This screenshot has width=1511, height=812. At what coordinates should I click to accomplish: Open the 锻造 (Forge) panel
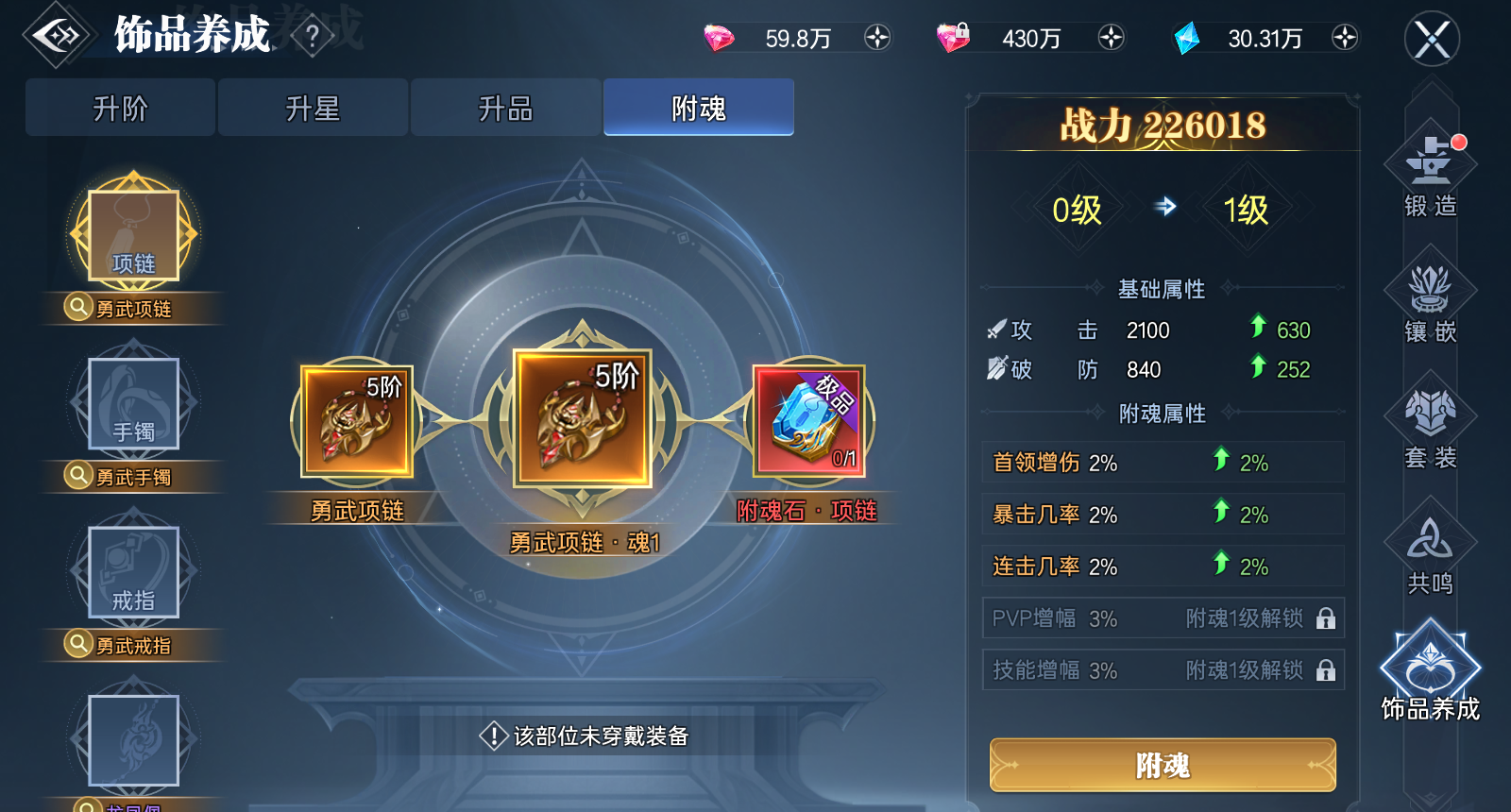[x=1429, y=179]
